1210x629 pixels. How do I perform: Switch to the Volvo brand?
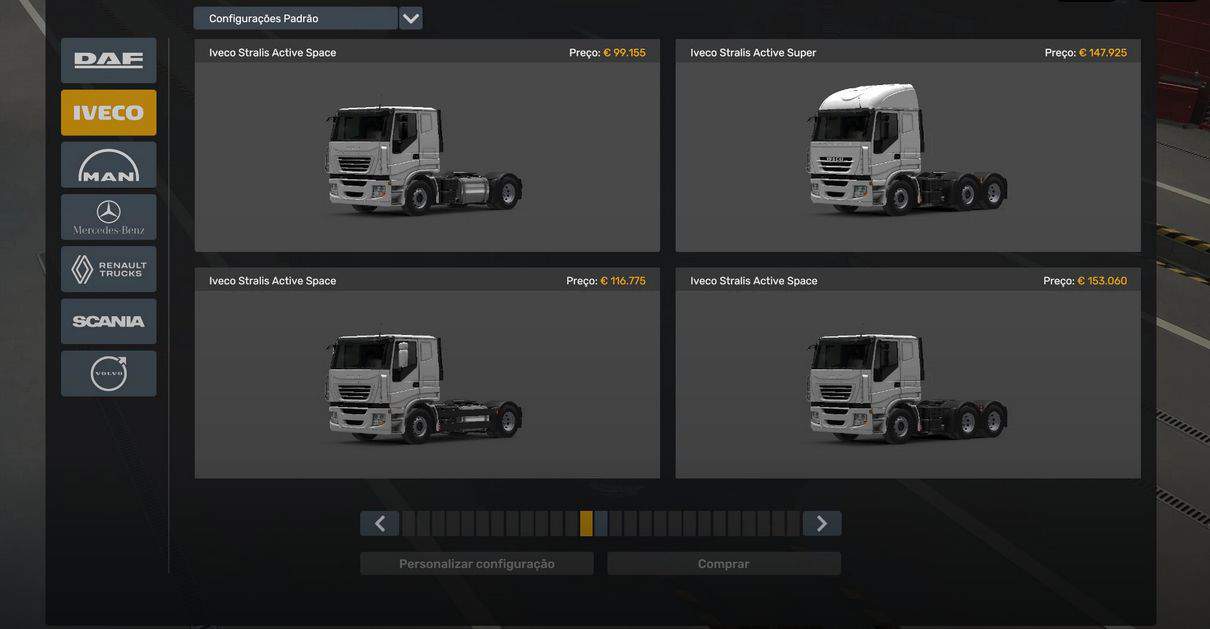[x=108, y=373]
